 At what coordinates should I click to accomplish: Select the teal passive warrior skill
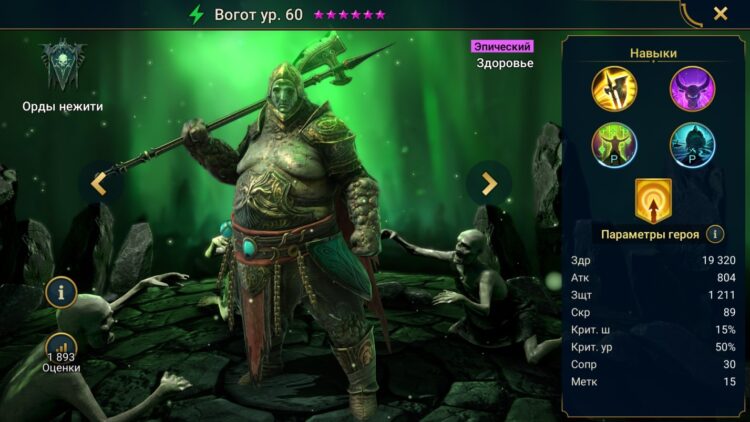(x=692, y=144)
